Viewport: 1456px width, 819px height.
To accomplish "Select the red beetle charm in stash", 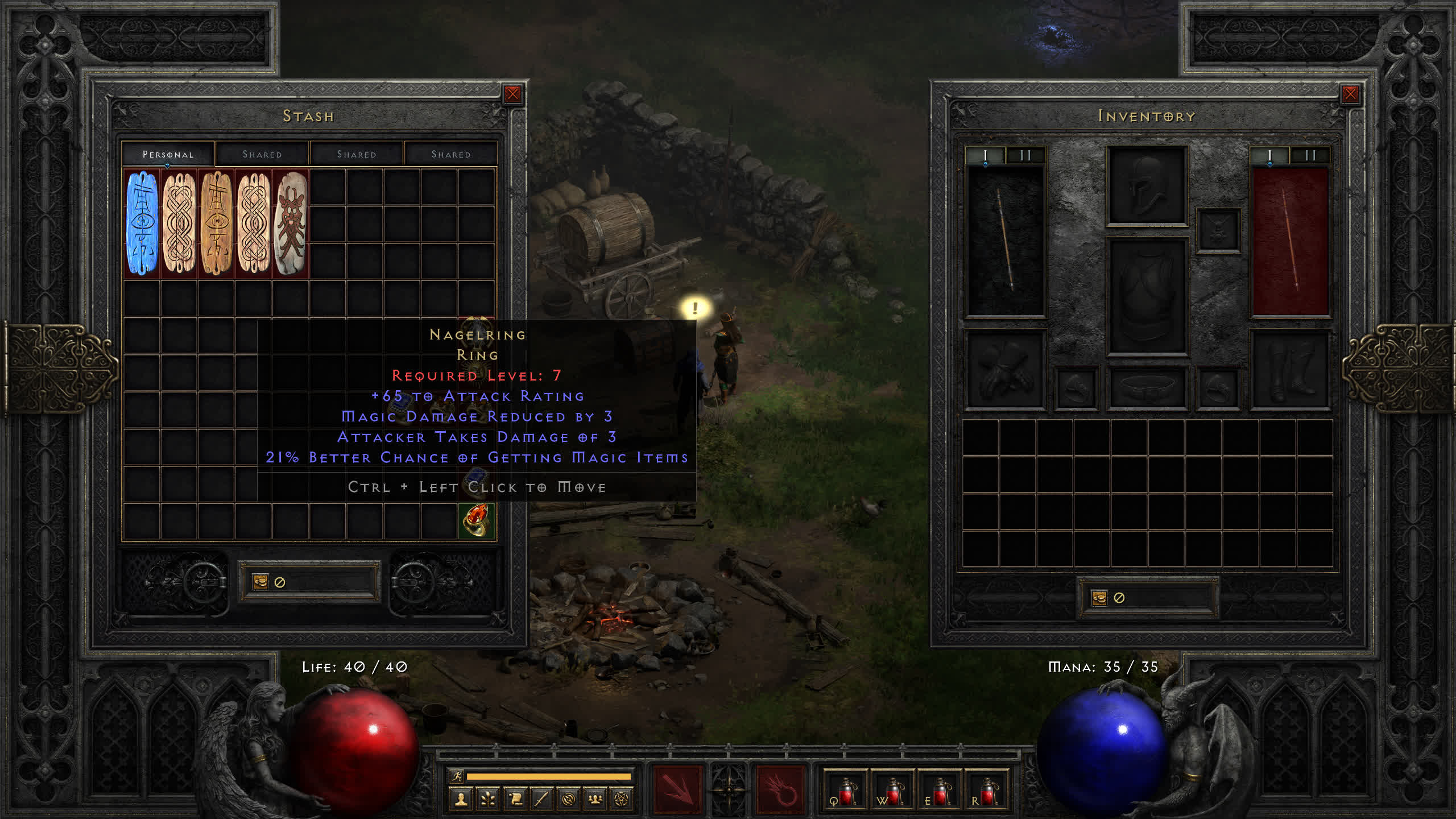I will pyautogui.click(x=291, y=223).
